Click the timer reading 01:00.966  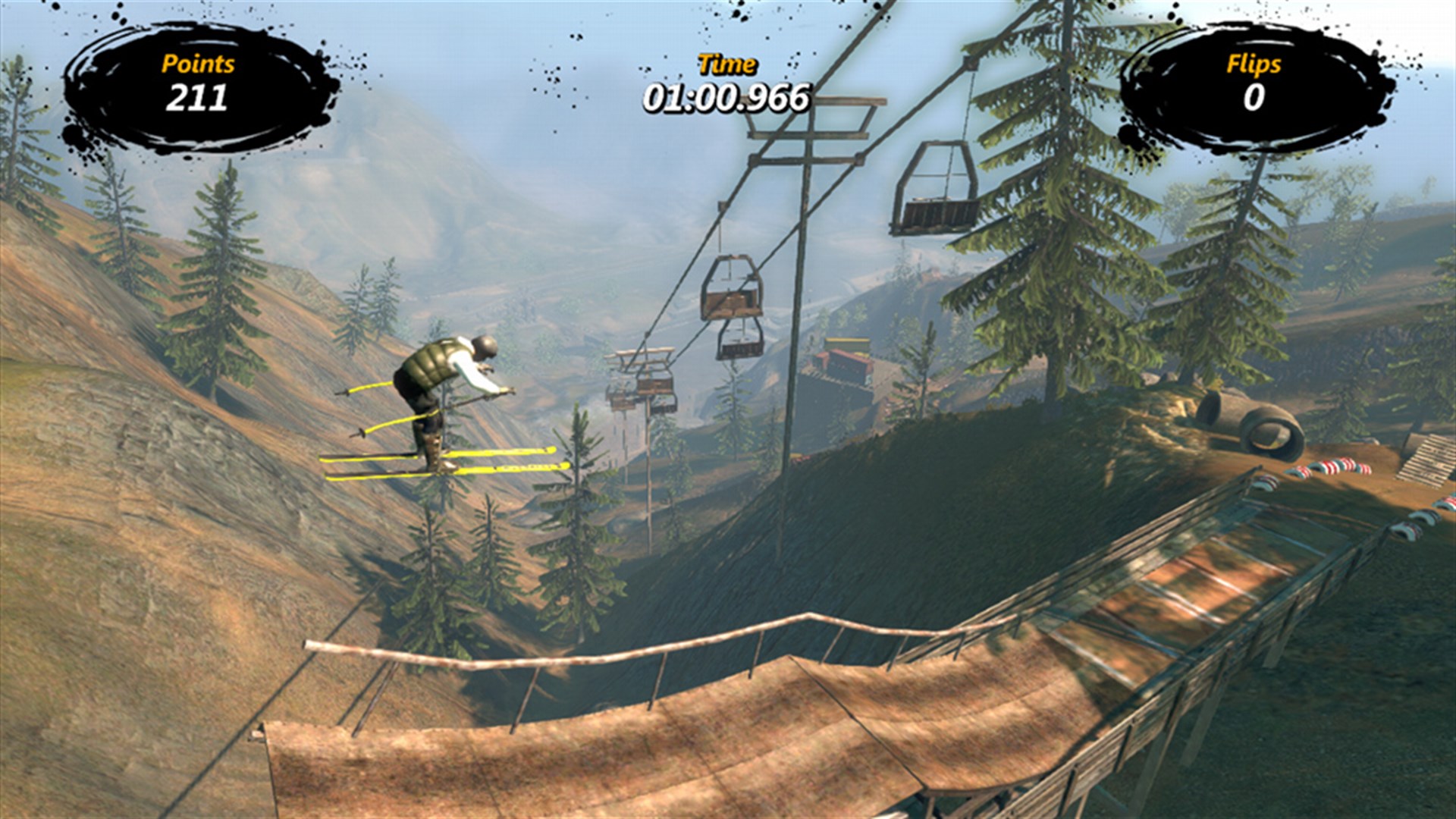pyautogui.click(x=726, y=97)
